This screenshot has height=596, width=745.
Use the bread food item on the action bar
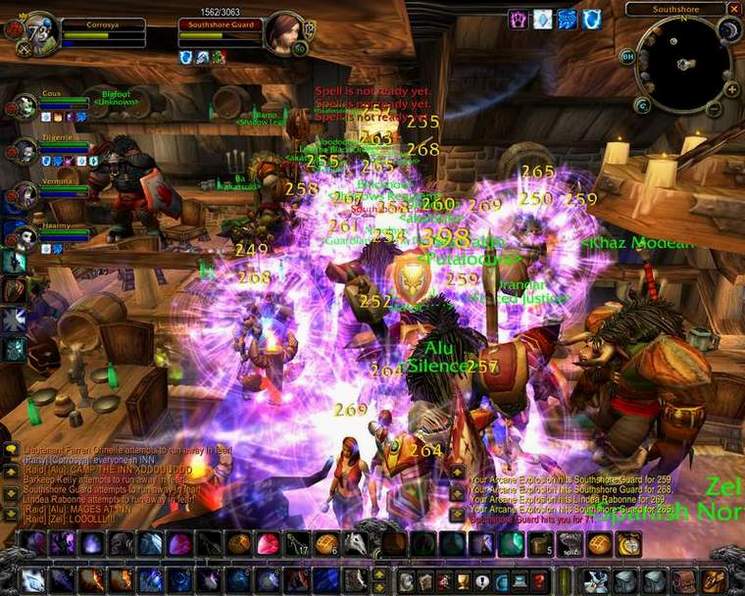[x=599, y=544]
